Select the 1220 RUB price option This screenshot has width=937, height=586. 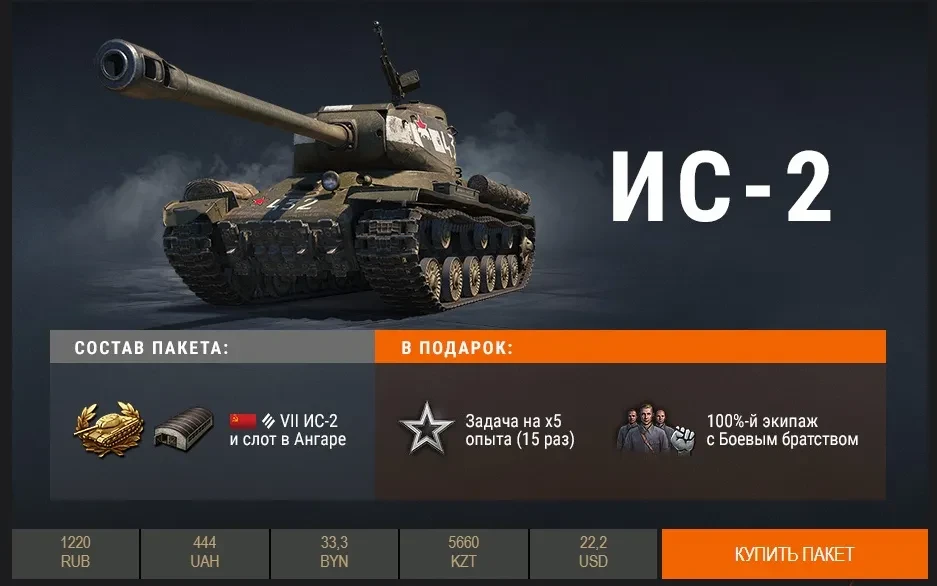click(x=75, y=552)
